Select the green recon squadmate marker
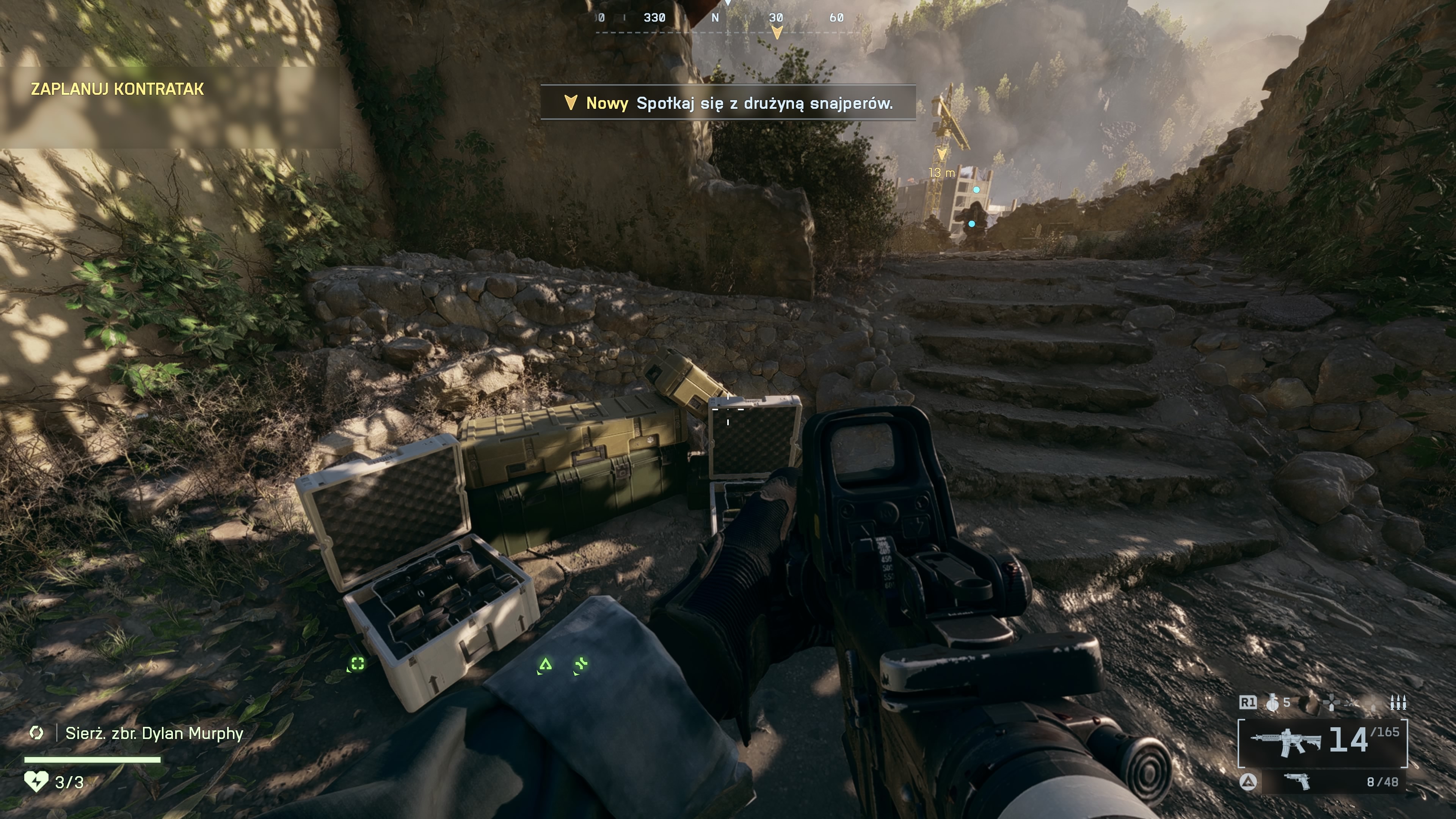 click(357, 664)
